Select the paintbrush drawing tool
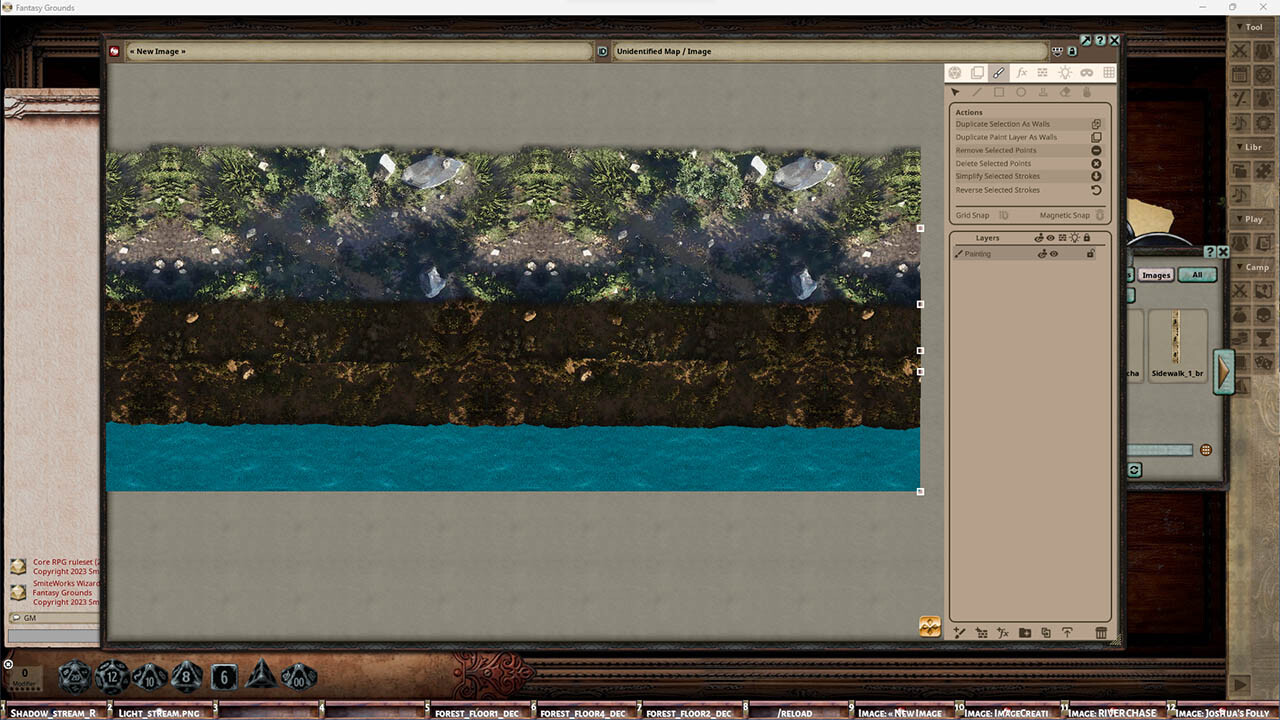Viewport: 1280px width, 720px height. tap(999, 72)
